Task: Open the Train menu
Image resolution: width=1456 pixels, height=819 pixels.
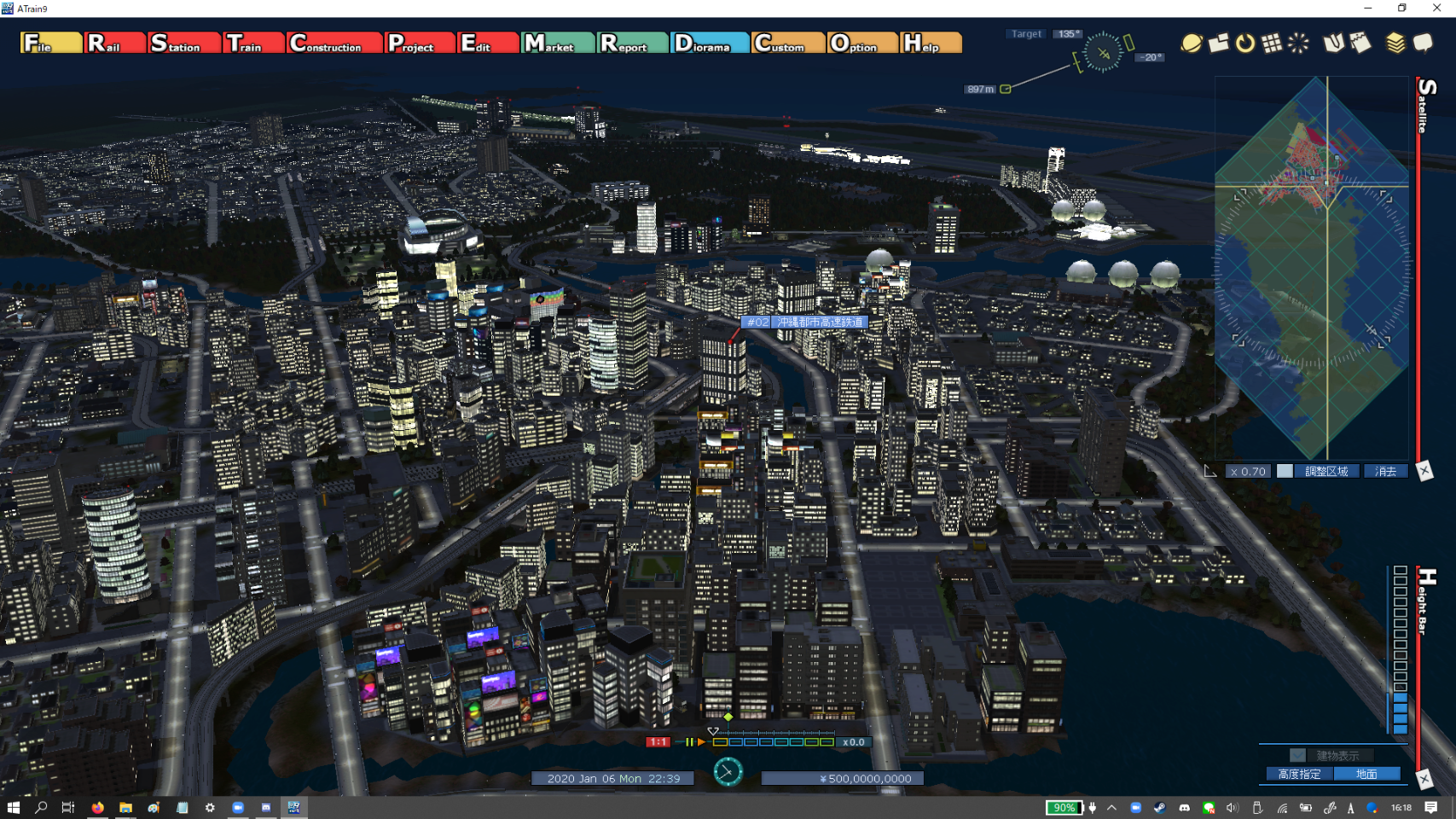Action: point(253,43)
